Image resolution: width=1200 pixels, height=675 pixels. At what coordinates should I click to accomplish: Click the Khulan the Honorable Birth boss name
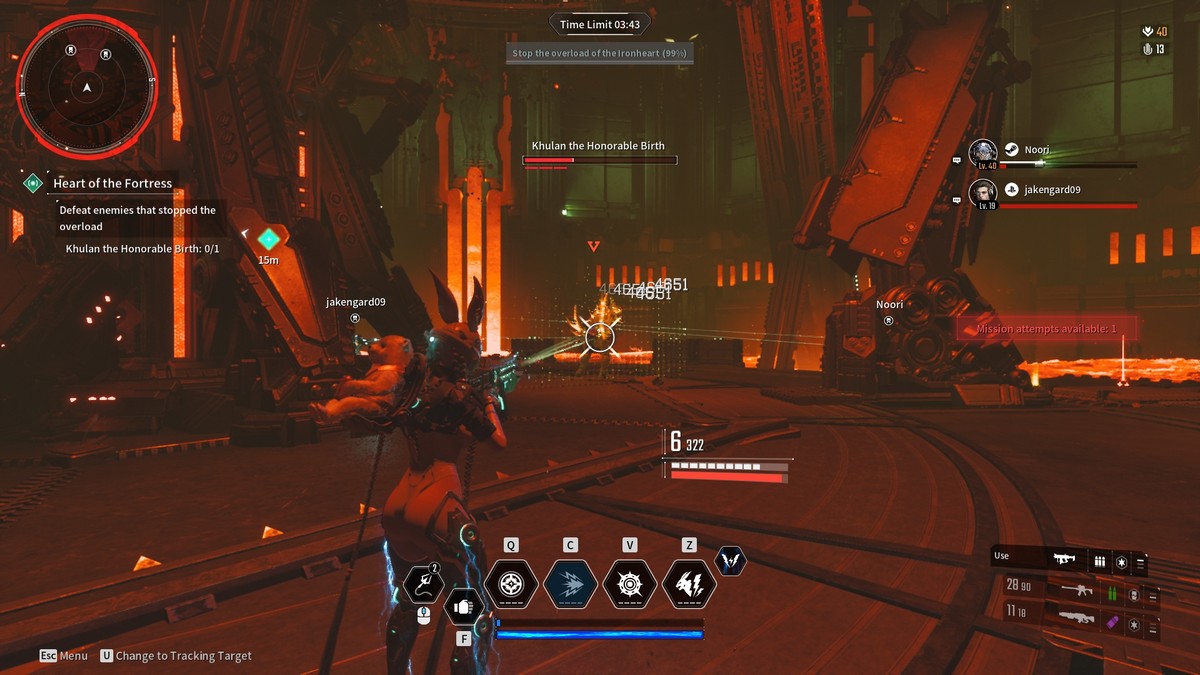[x=598, y=146]
